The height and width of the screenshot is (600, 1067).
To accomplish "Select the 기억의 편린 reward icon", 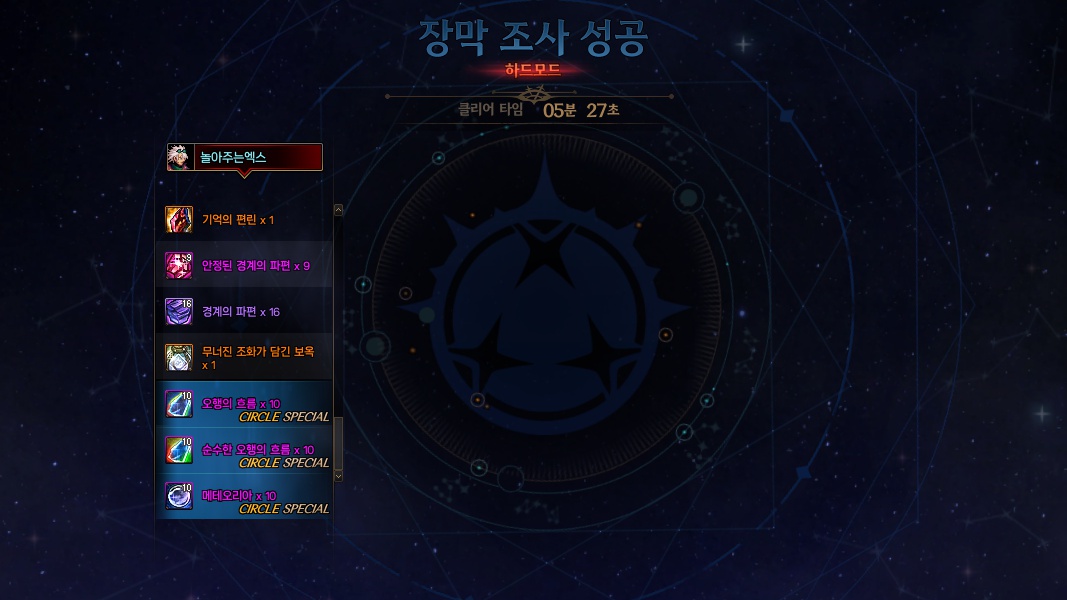I will click(179, 219).
